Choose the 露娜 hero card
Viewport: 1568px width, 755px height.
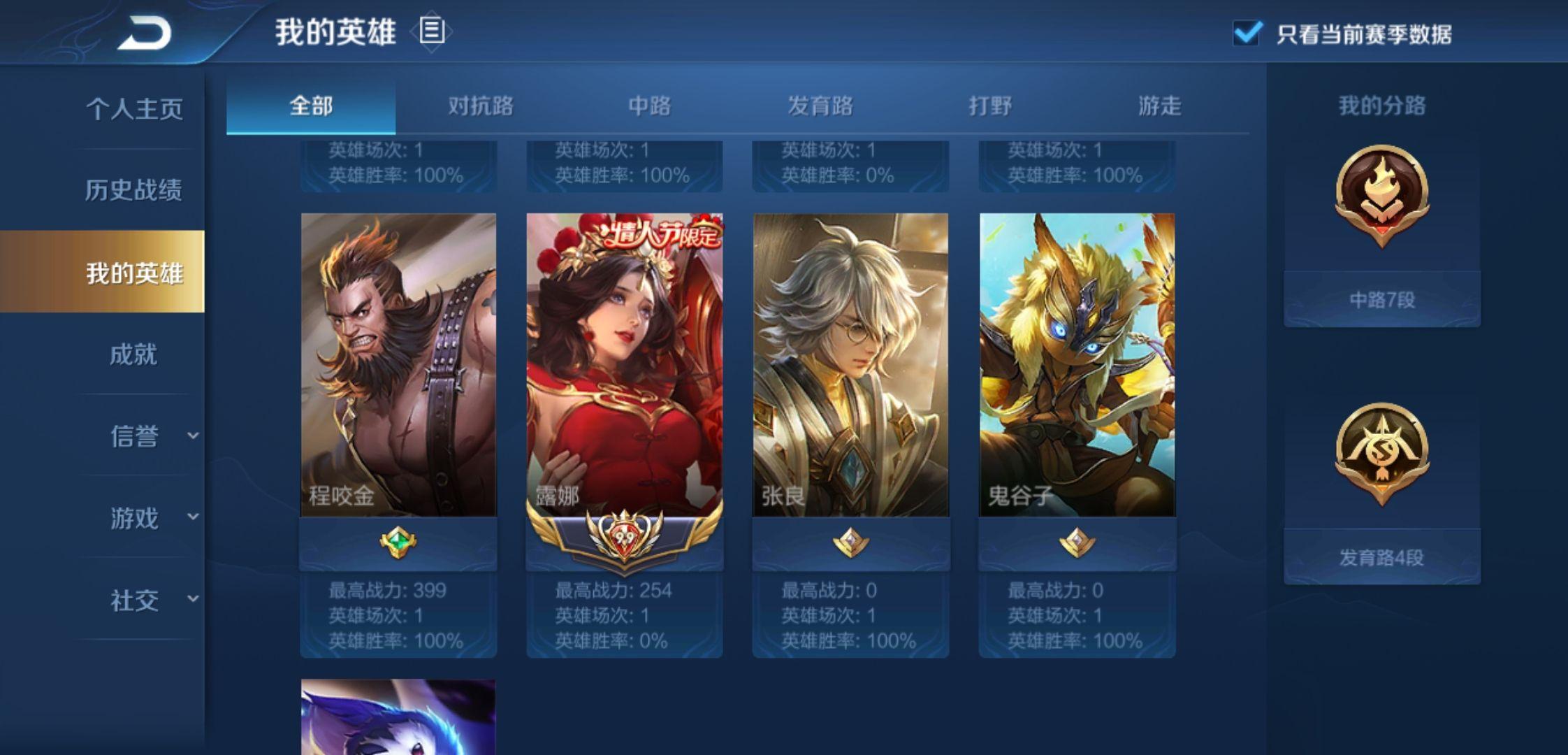tap(625, 365)
